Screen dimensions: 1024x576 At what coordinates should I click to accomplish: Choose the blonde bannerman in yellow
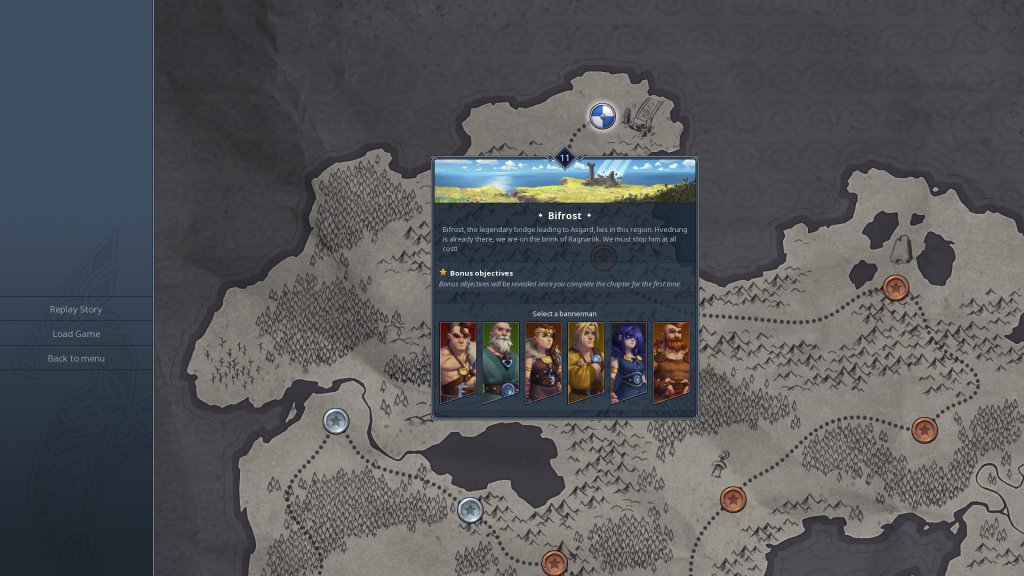click(586, 362)
